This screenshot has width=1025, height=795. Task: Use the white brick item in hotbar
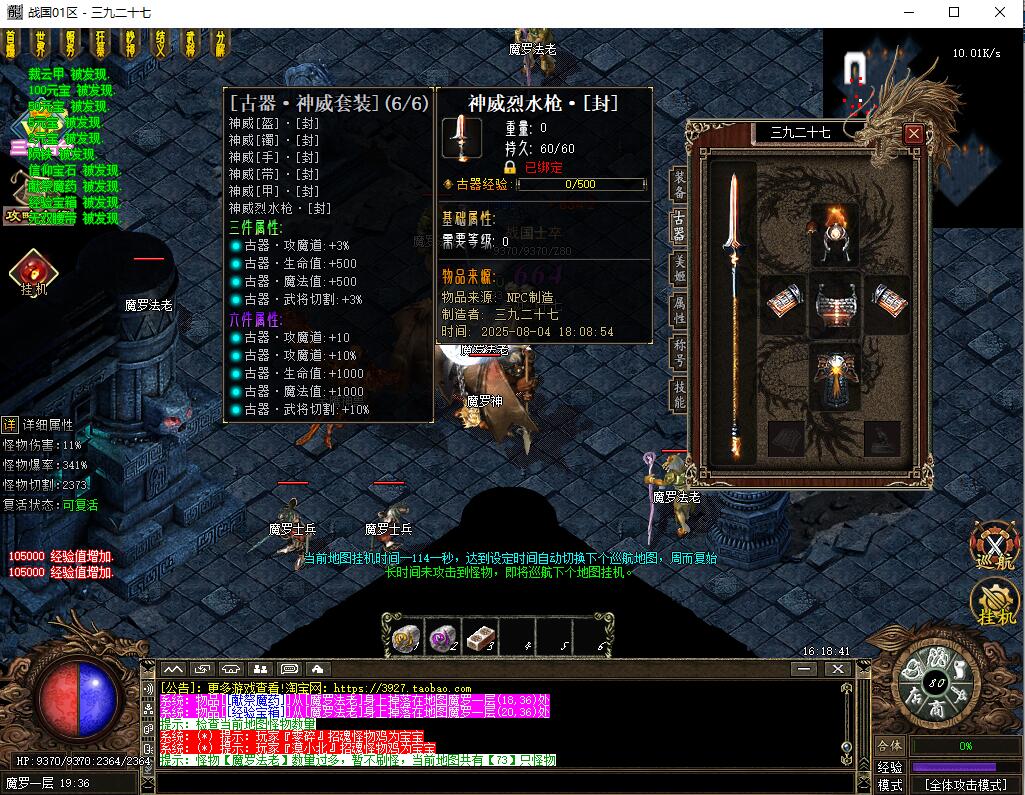tap(482, 636)
